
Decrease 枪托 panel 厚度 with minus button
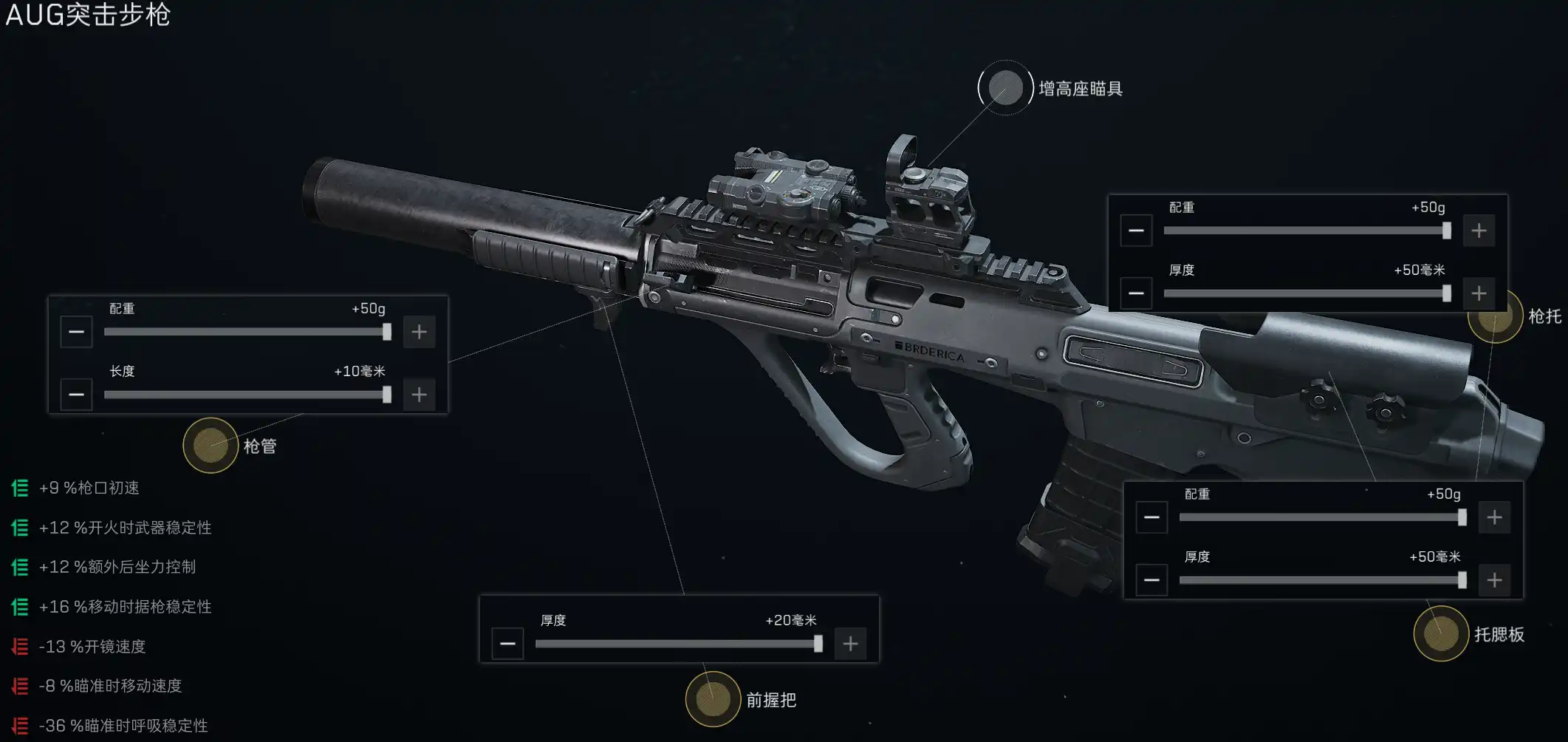pyautogui.click(x=1136, y=293)
